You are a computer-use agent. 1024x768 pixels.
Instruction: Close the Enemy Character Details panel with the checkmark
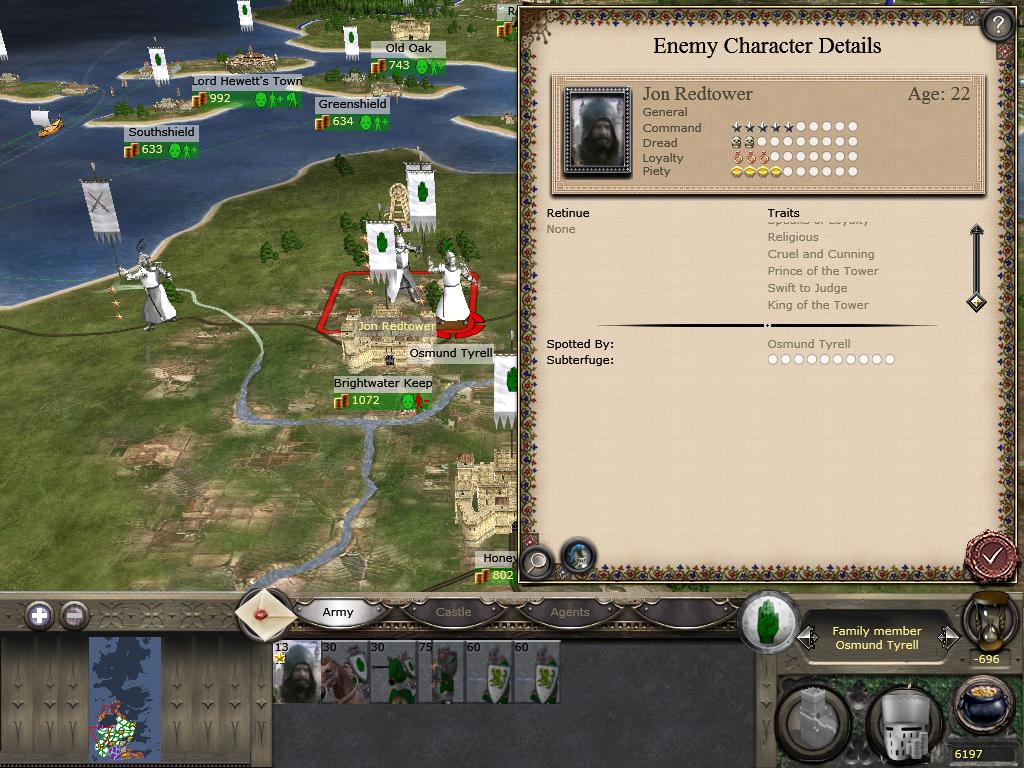990,554
